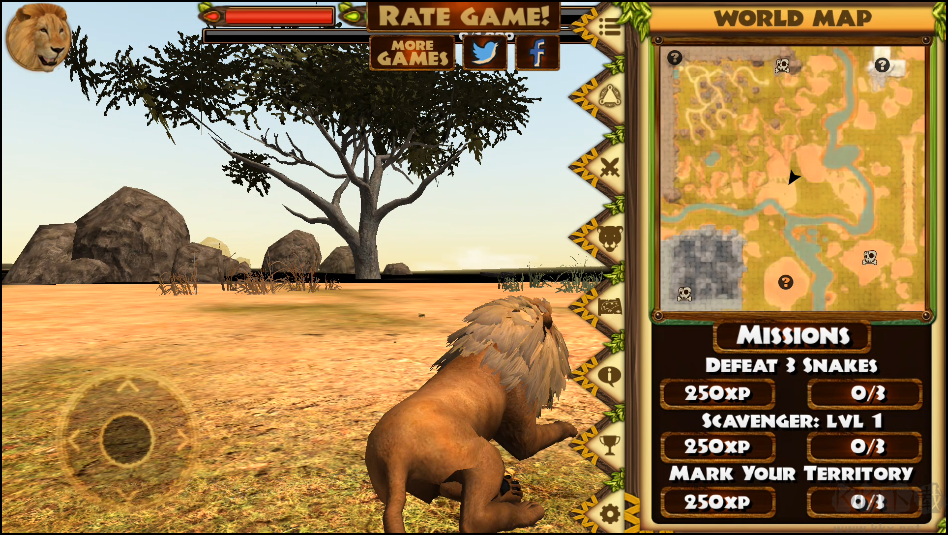Show the map scroll tab

[609, 306]
